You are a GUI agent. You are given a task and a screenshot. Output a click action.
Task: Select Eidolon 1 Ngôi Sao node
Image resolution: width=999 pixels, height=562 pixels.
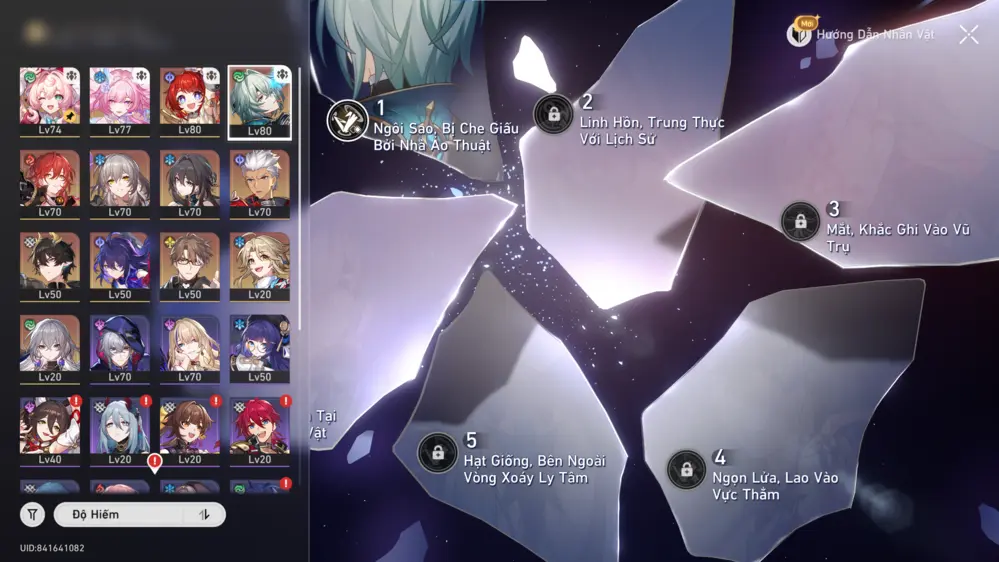348,121
